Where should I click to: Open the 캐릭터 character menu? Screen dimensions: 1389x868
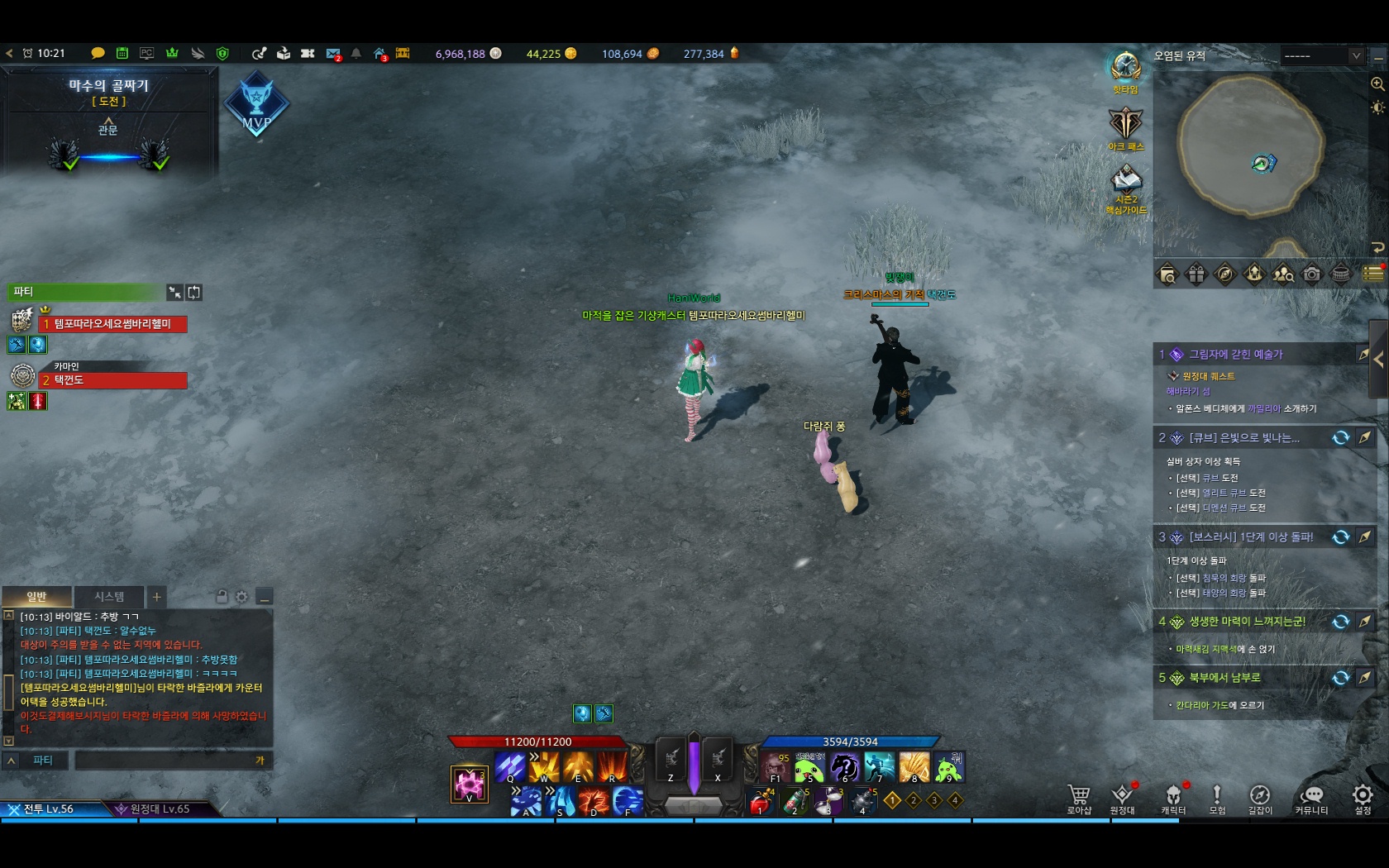point(1173,798)
